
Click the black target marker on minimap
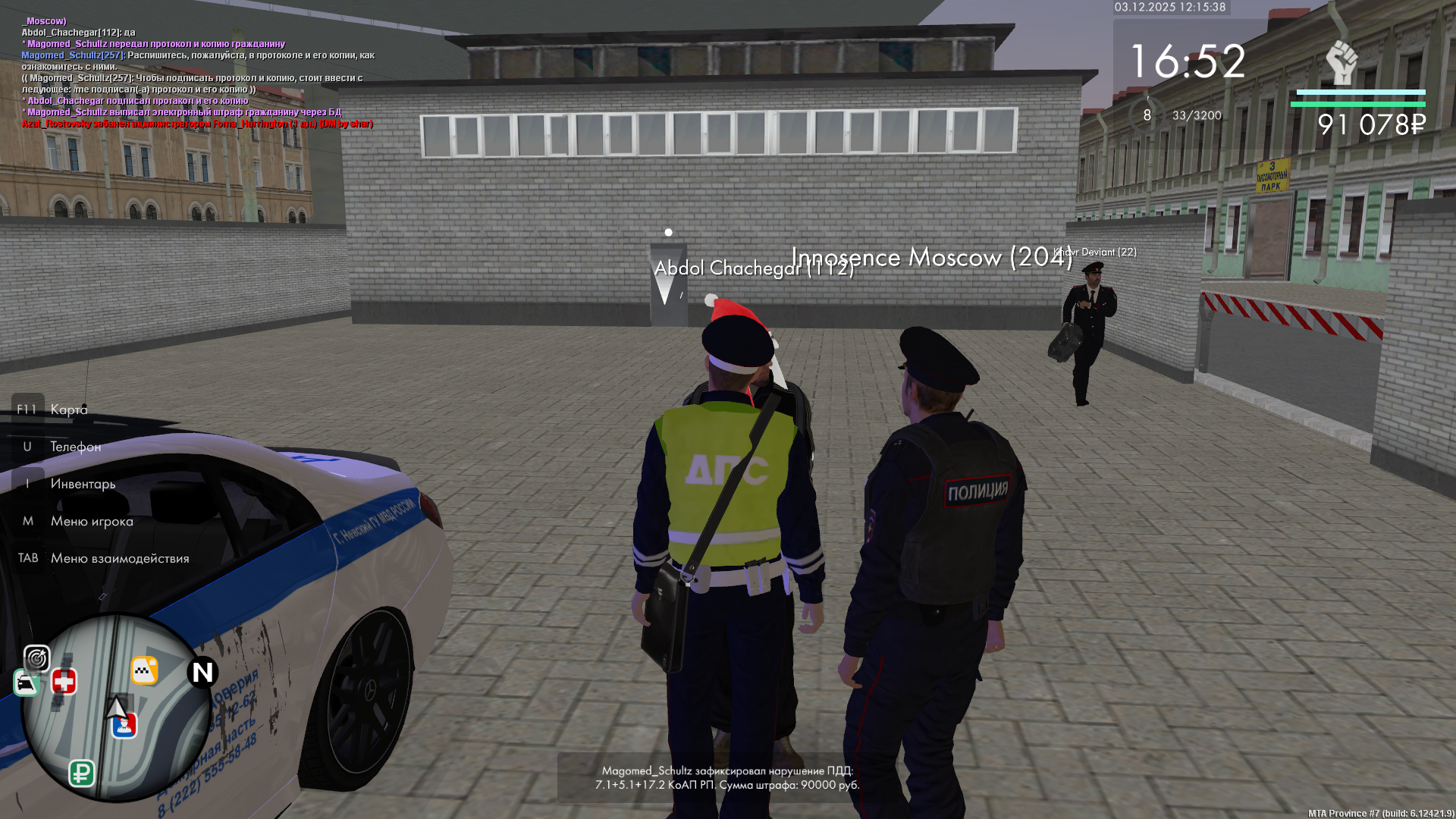36,658
